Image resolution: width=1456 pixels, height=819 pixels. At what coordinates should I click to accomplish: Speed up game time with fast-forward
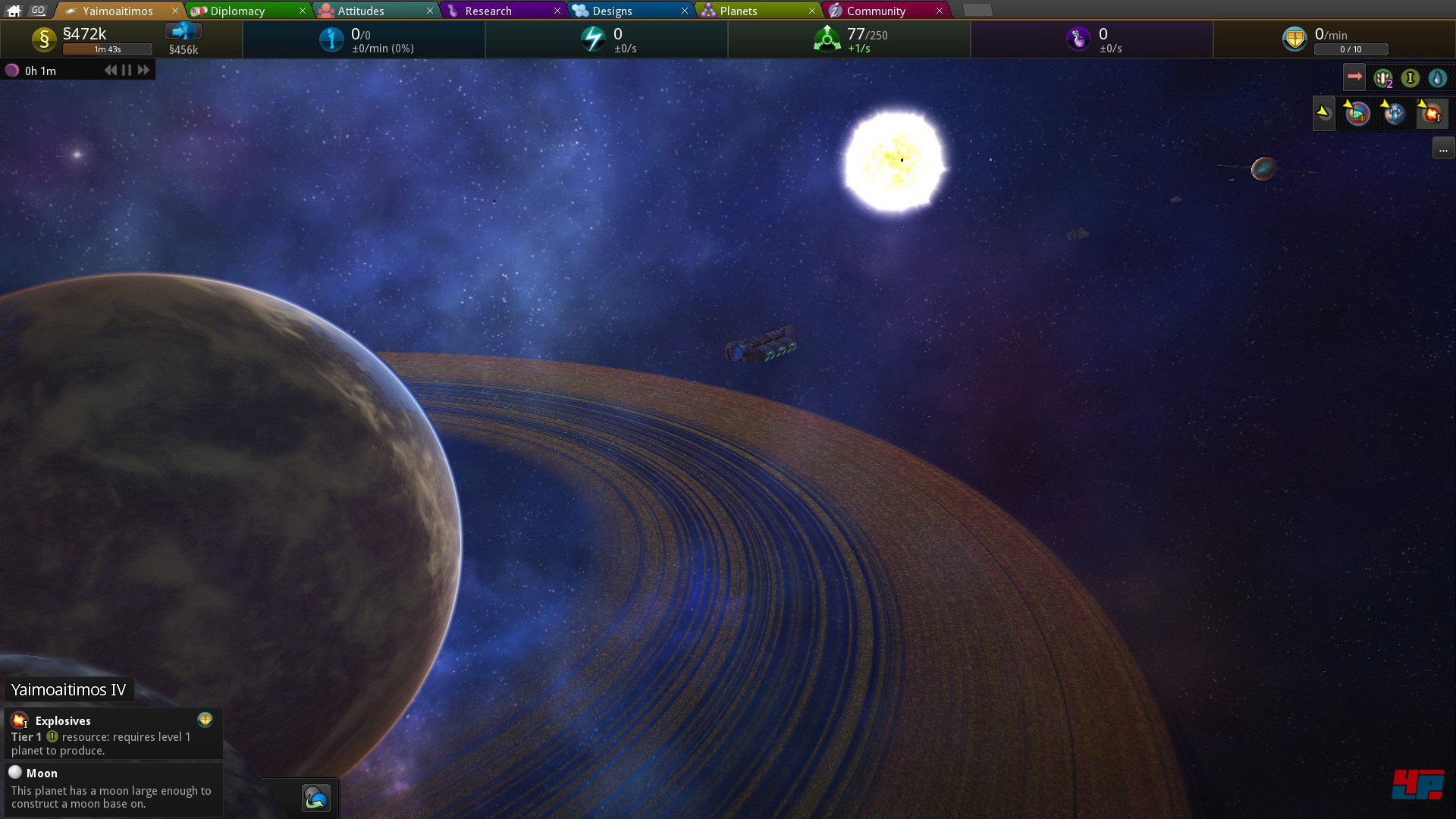tap(143, 71)
